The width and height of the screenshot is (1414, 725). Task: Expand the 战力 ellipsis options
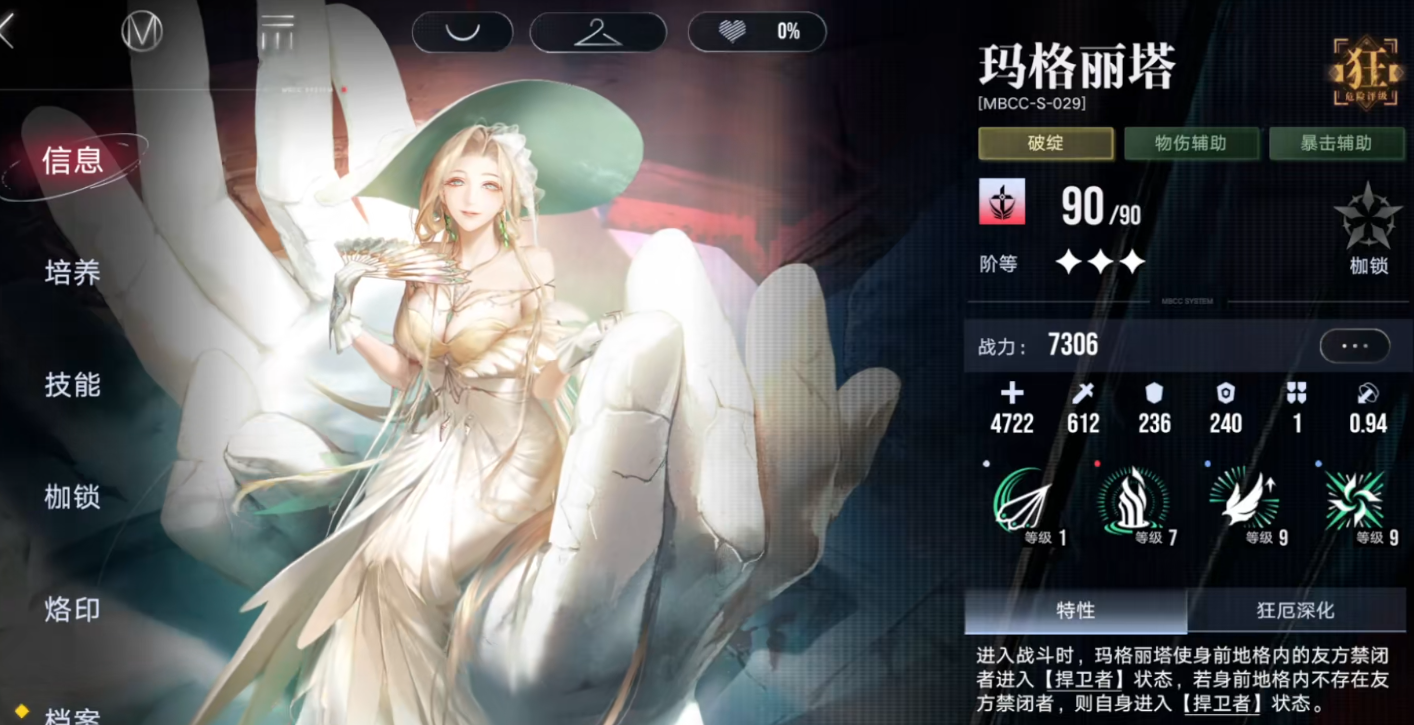(x=1354, y=345)
